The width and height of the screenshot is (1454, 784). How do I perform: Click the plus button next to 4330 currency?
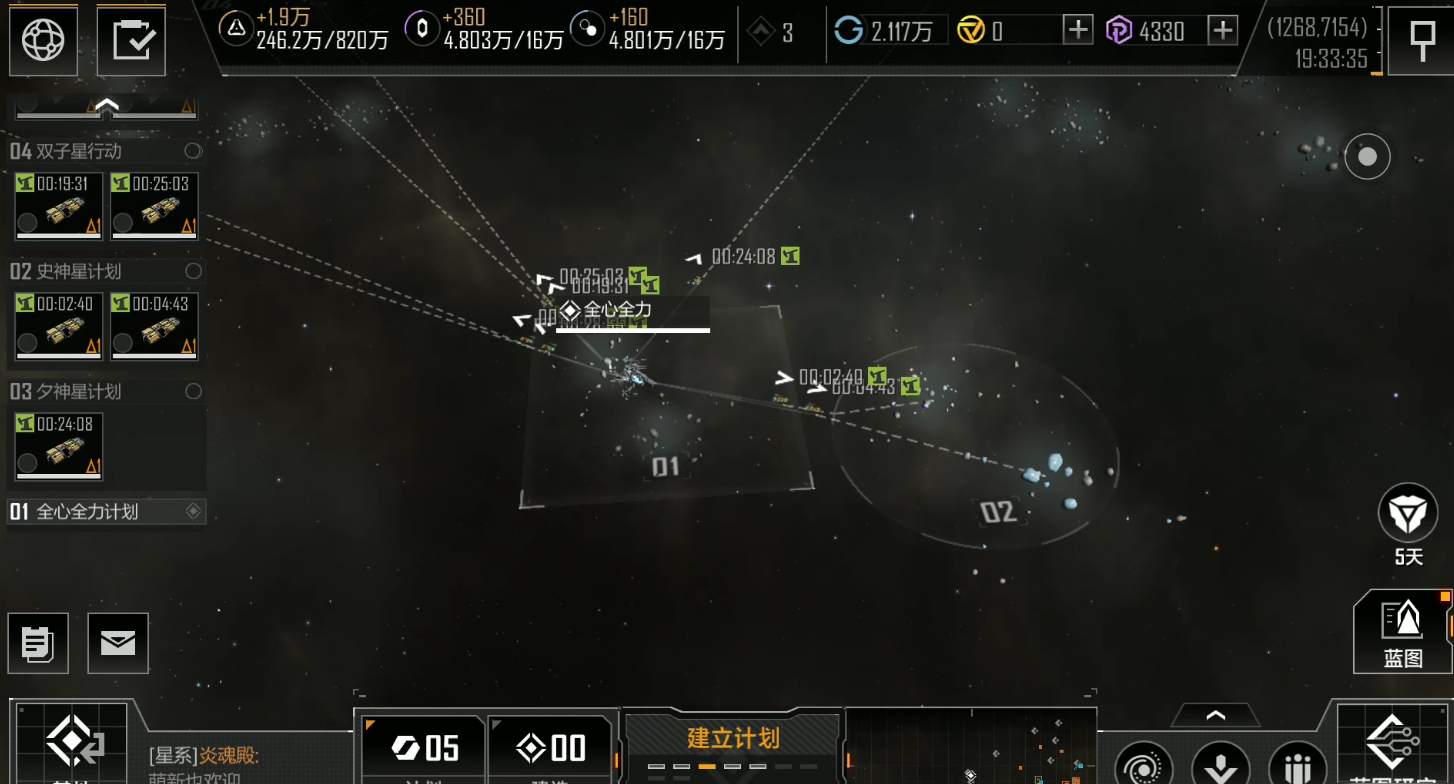pos(1222,31)
